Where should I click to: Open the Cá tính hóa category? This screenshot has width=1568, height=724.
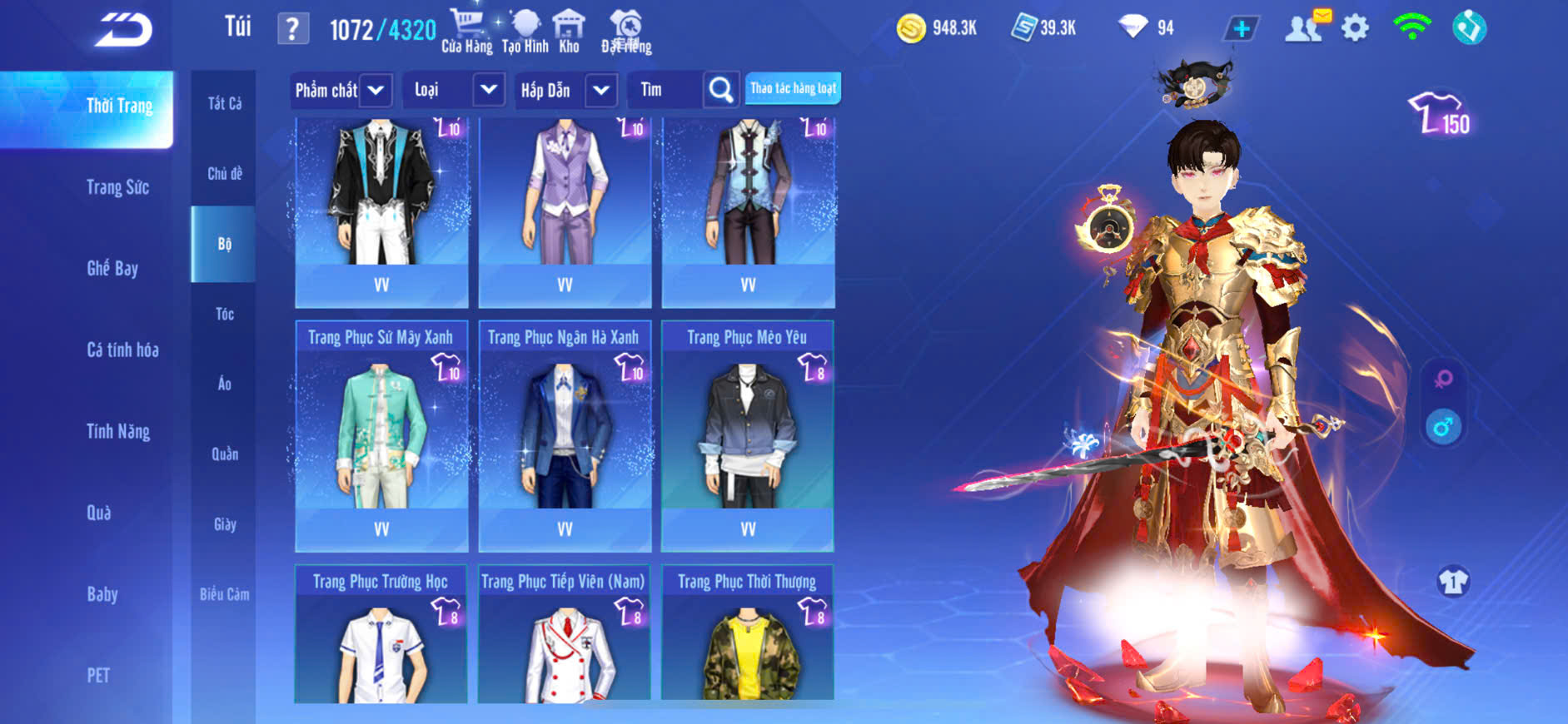[122, 350]
